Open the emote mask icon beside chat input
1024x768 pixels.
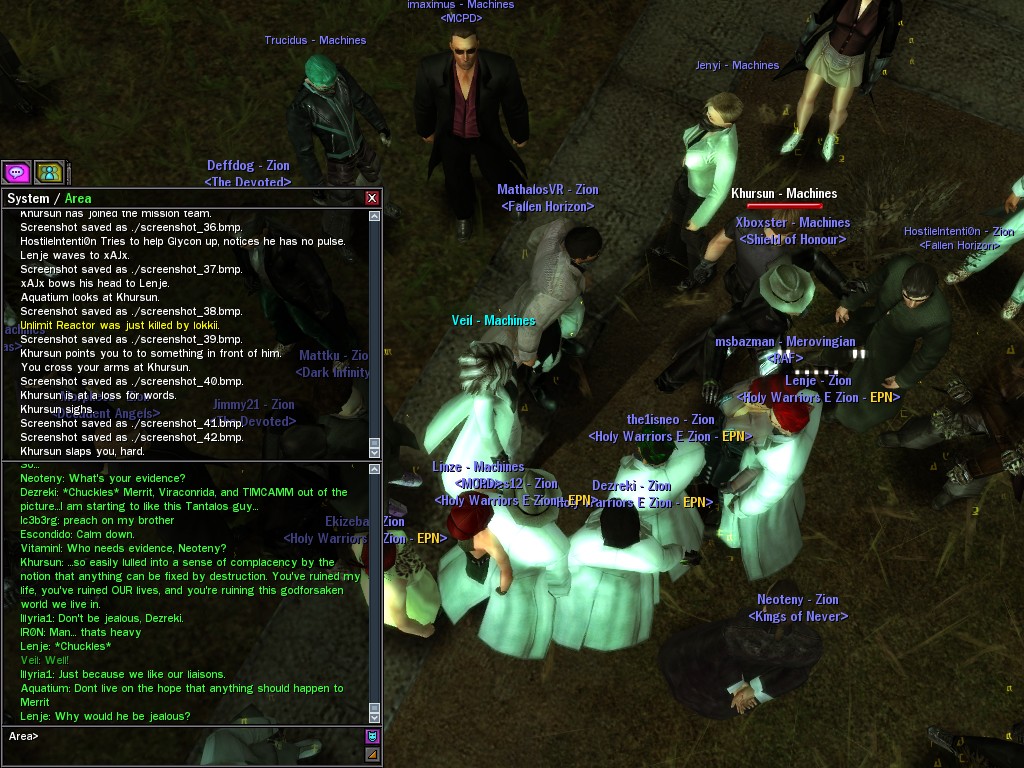coord(372,737)
